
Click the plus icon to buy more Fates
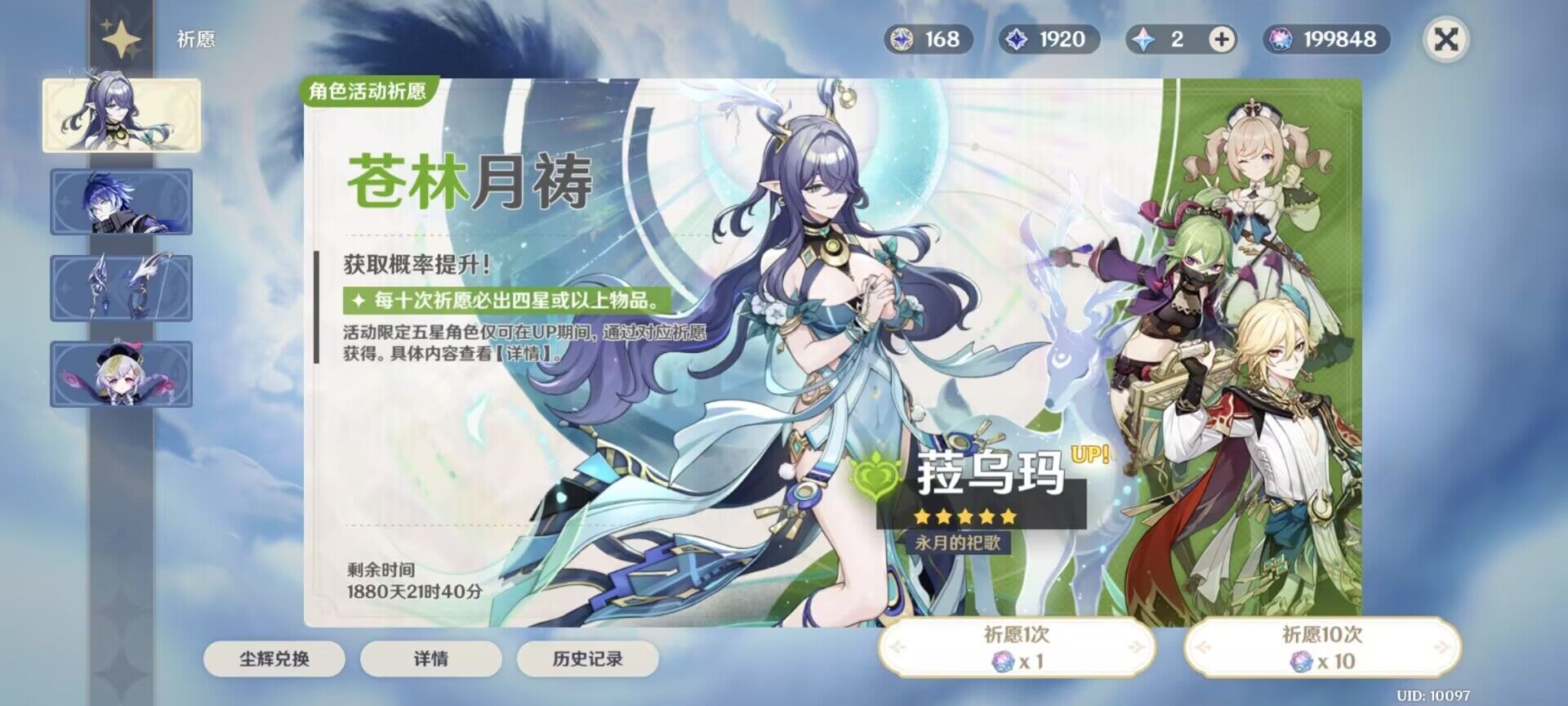pyautogui.click(x=1222, y=38)
